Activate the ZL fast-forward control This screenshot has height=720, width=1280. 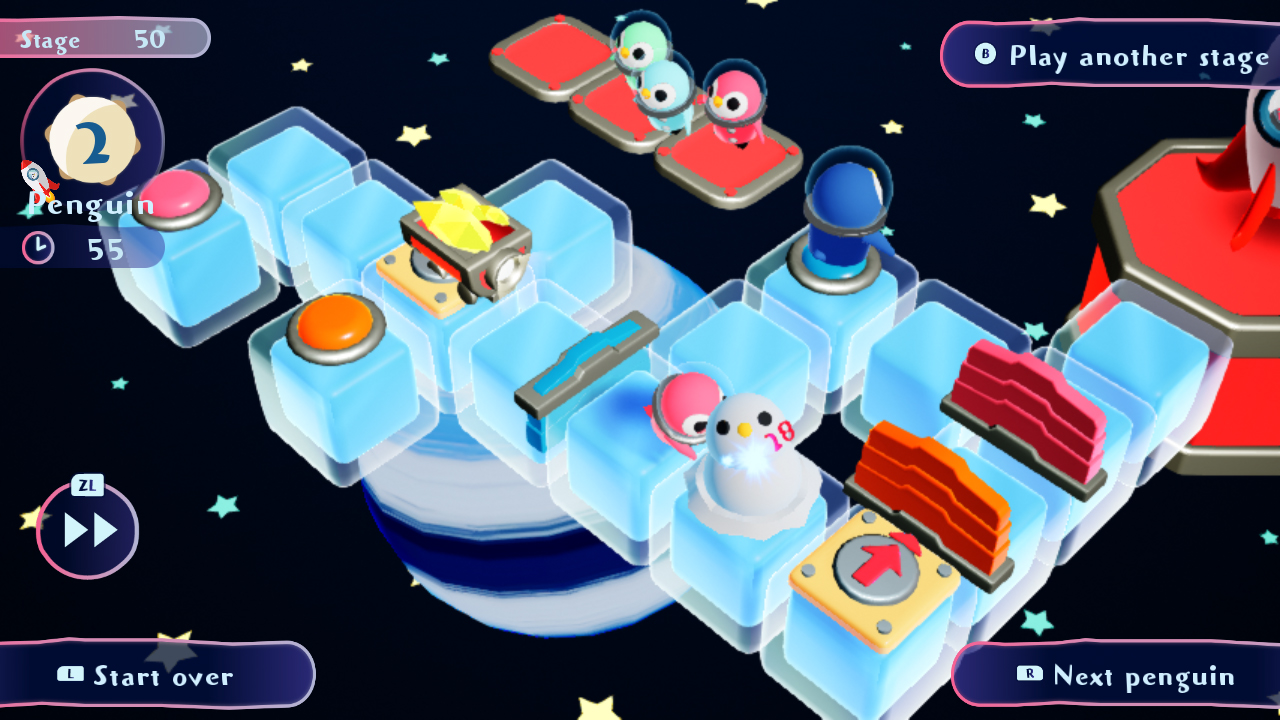click(88, 530)
